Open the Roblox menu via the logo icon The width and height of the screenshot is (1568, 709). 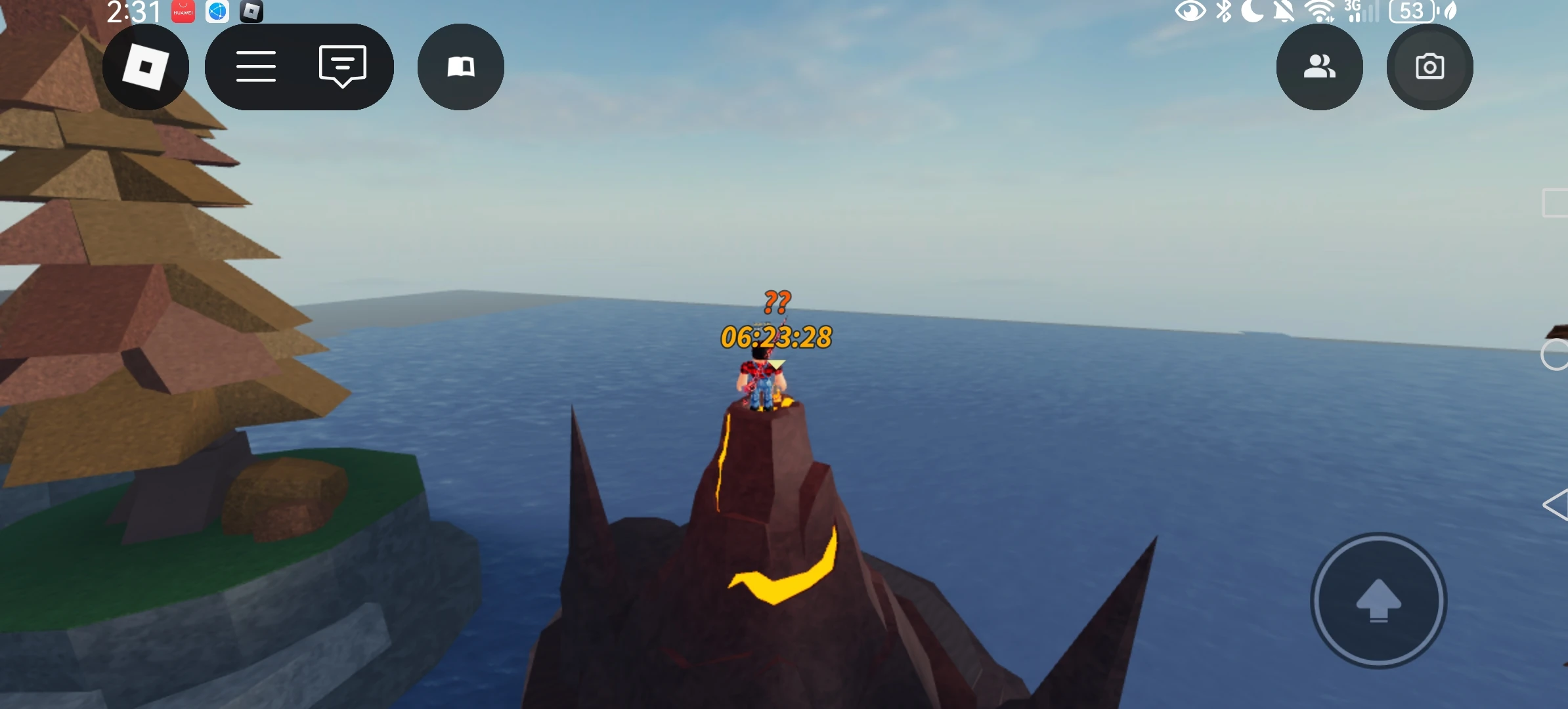(146, 68)
